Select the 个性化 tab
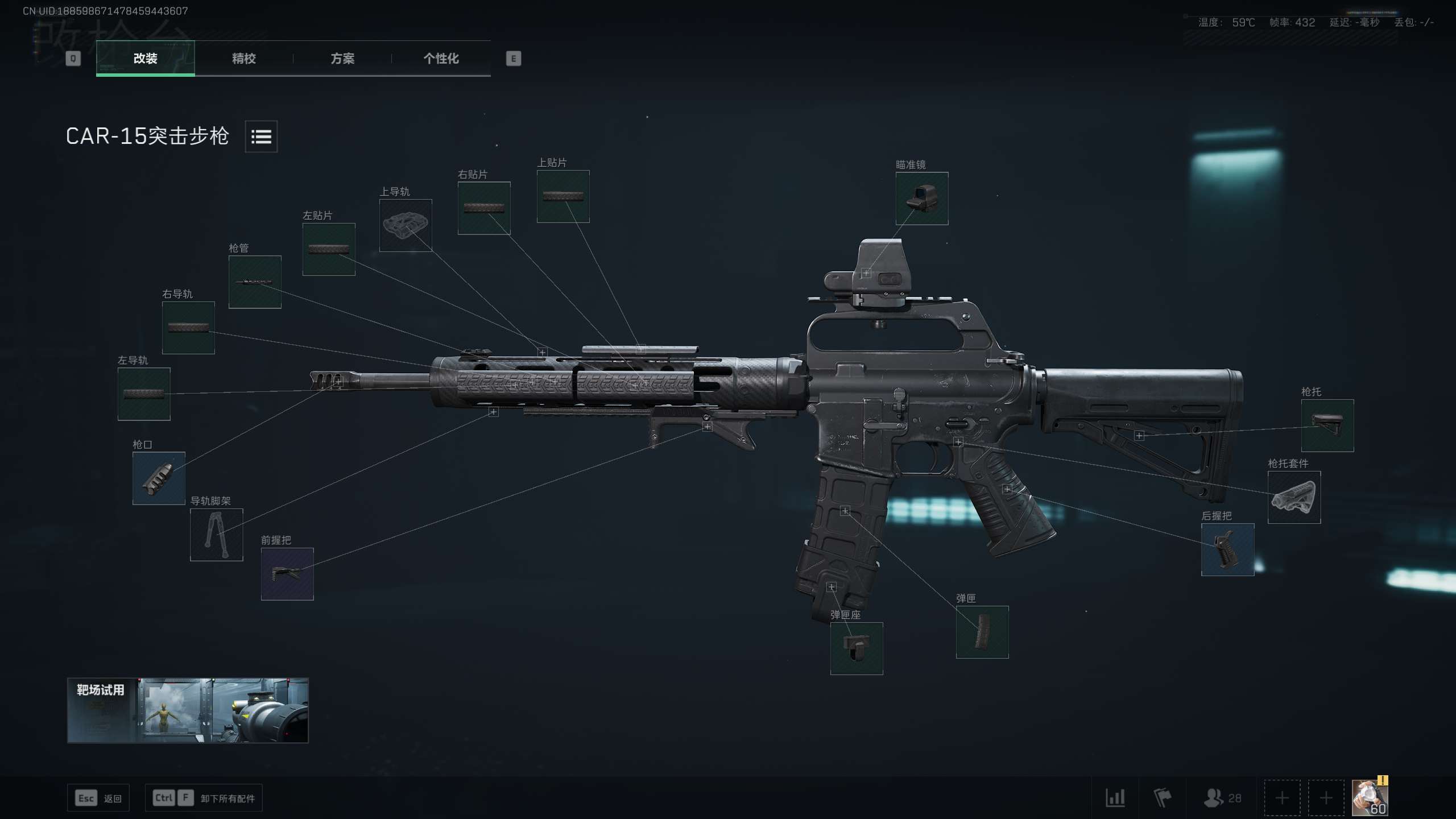 coord(441,58)
